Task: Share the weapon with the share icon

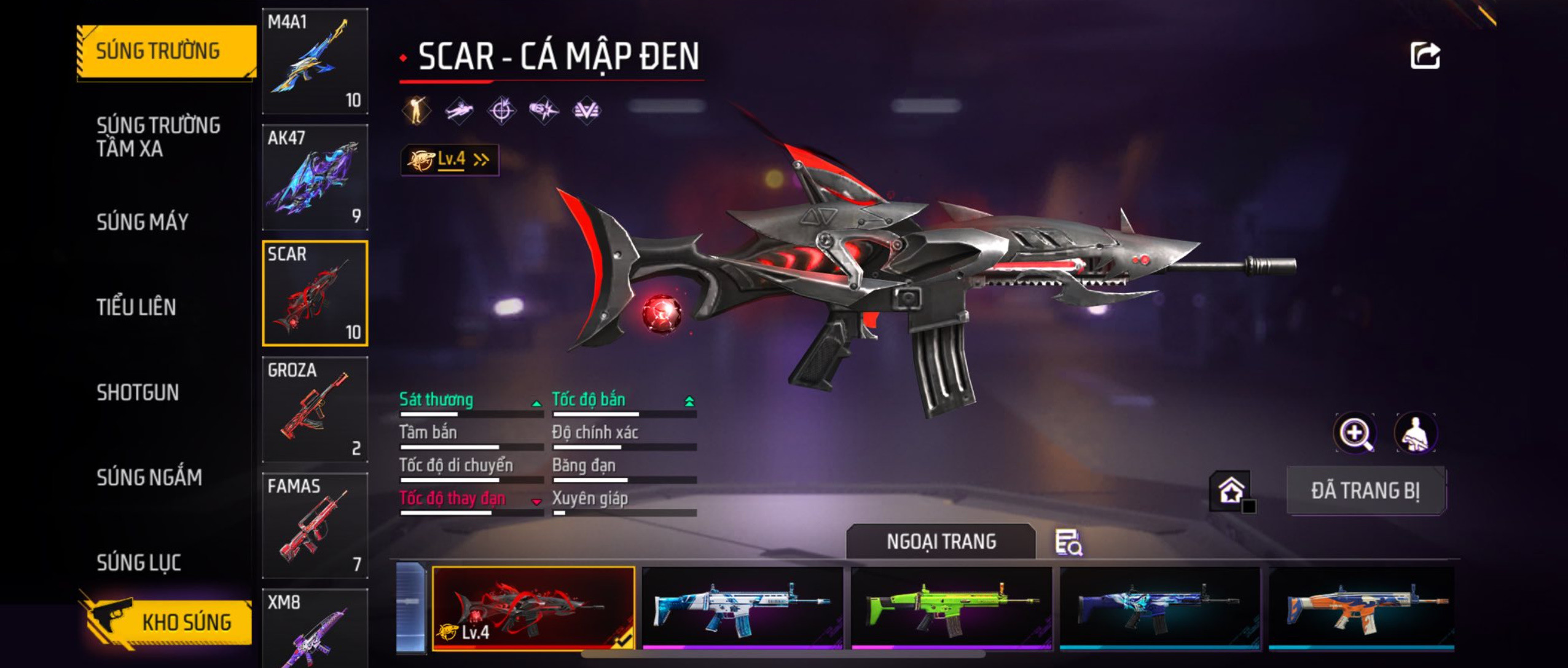Action: pyautogui.click(x=1425, y=56)
